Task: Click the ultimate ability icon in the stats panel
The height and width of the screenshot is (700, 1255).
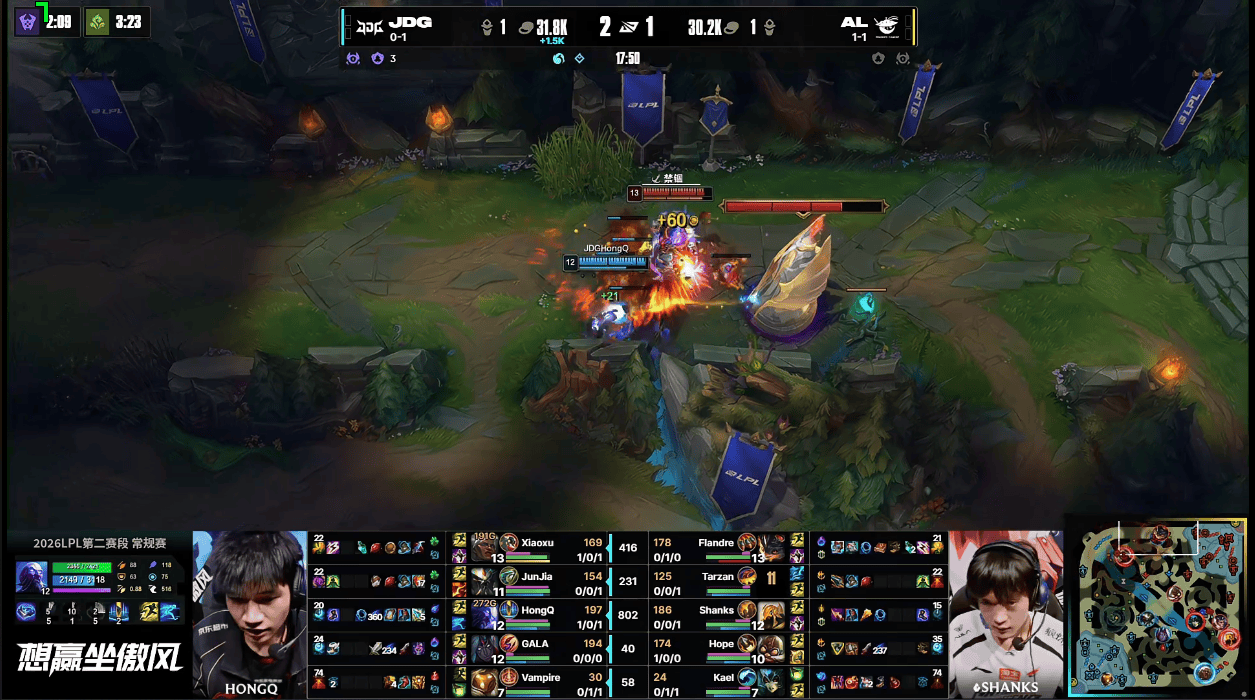Action: point(119,612)
